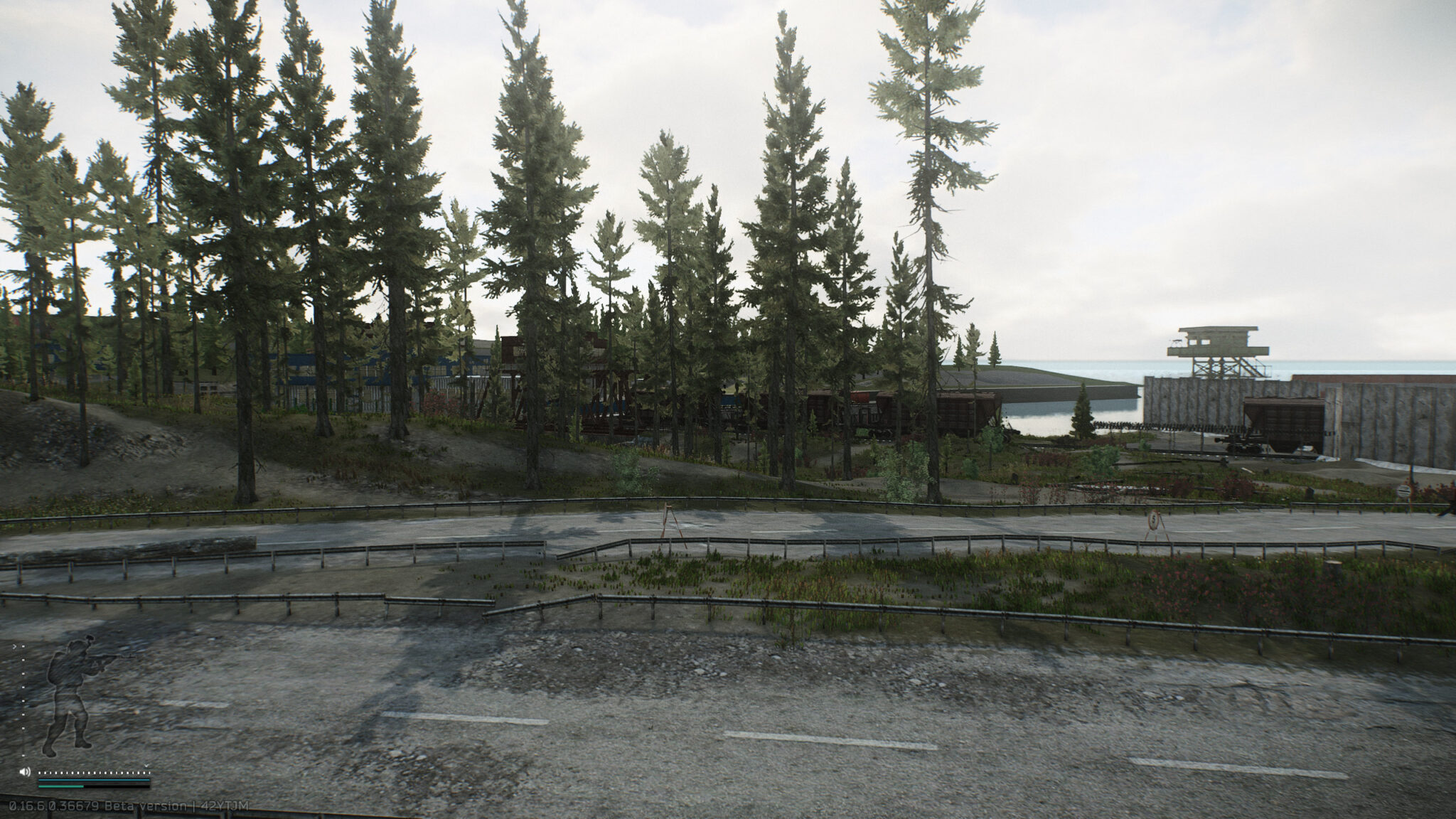Expand the left-edge chevron at the silhouette's head level
Image resolution: width=1456 pixels, height=819 pixels.
(x=15, y=646)
